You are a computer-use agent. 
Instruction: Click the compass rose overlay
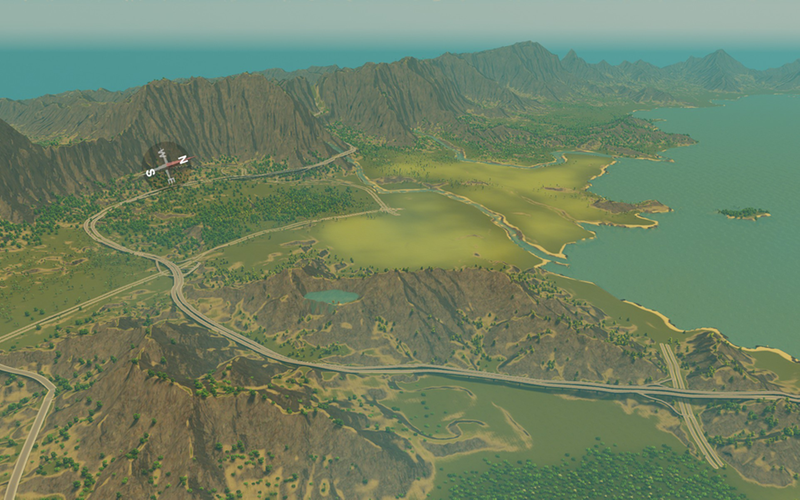[x=167, y=163]
